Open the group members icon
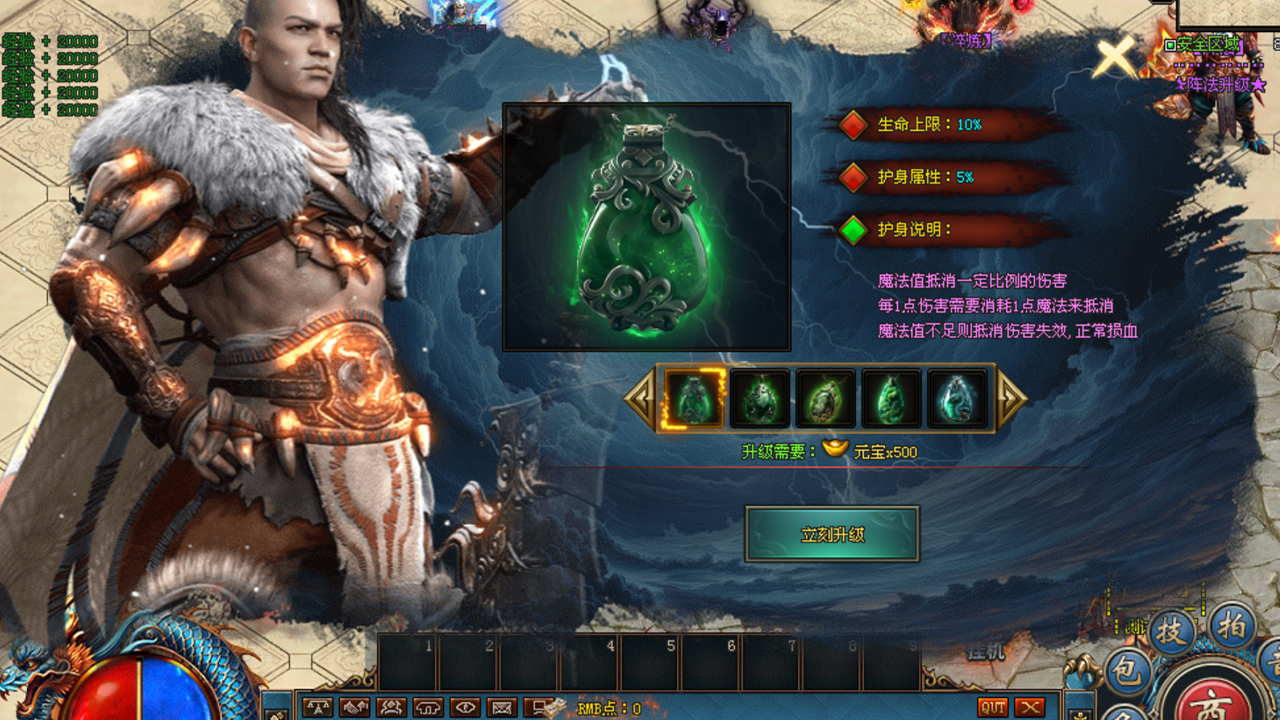The height and width of the screenshot is (720, 1280). (x=391, y=707)
